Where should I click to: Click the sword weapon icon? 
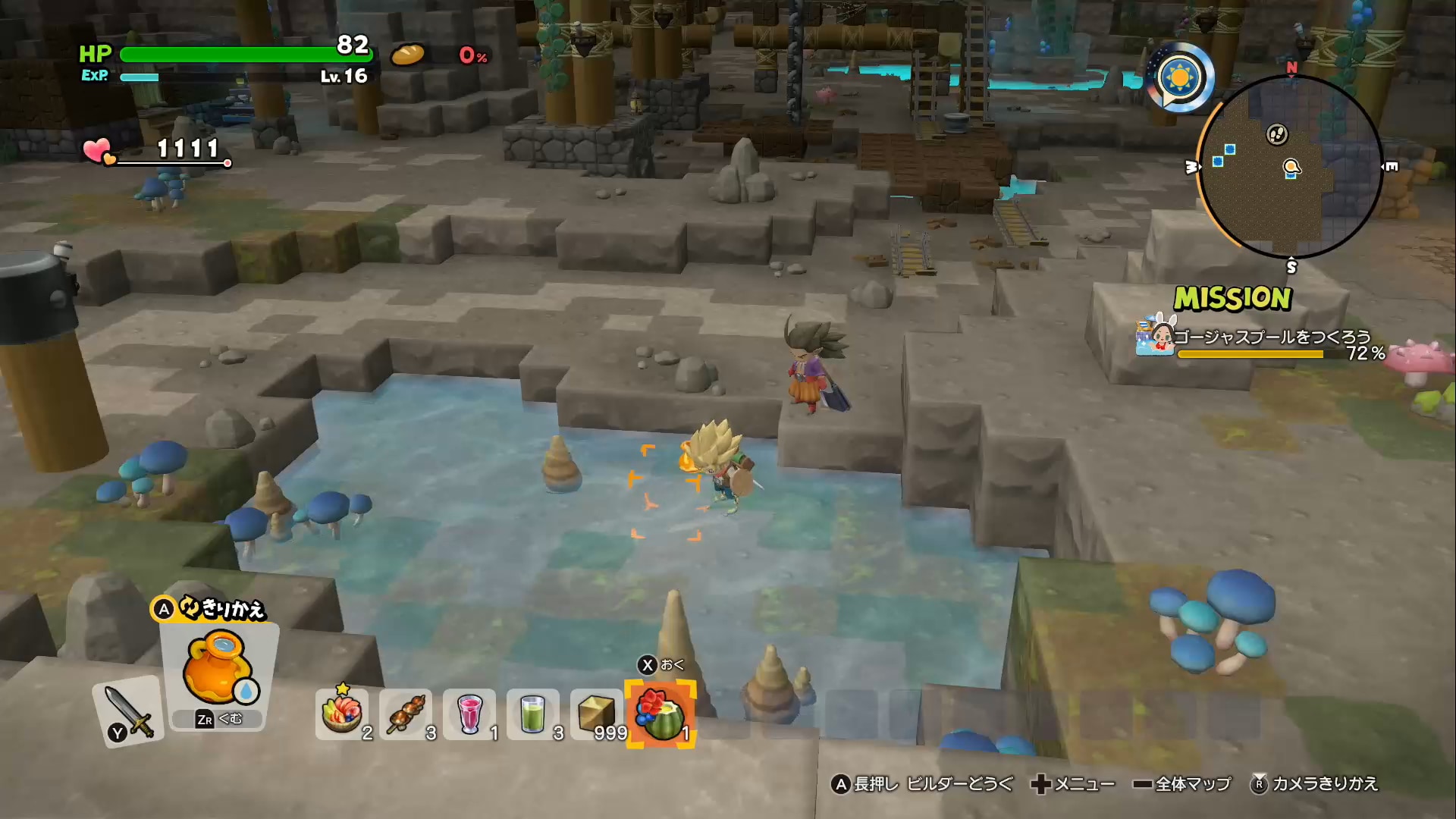tap(129, 711)
